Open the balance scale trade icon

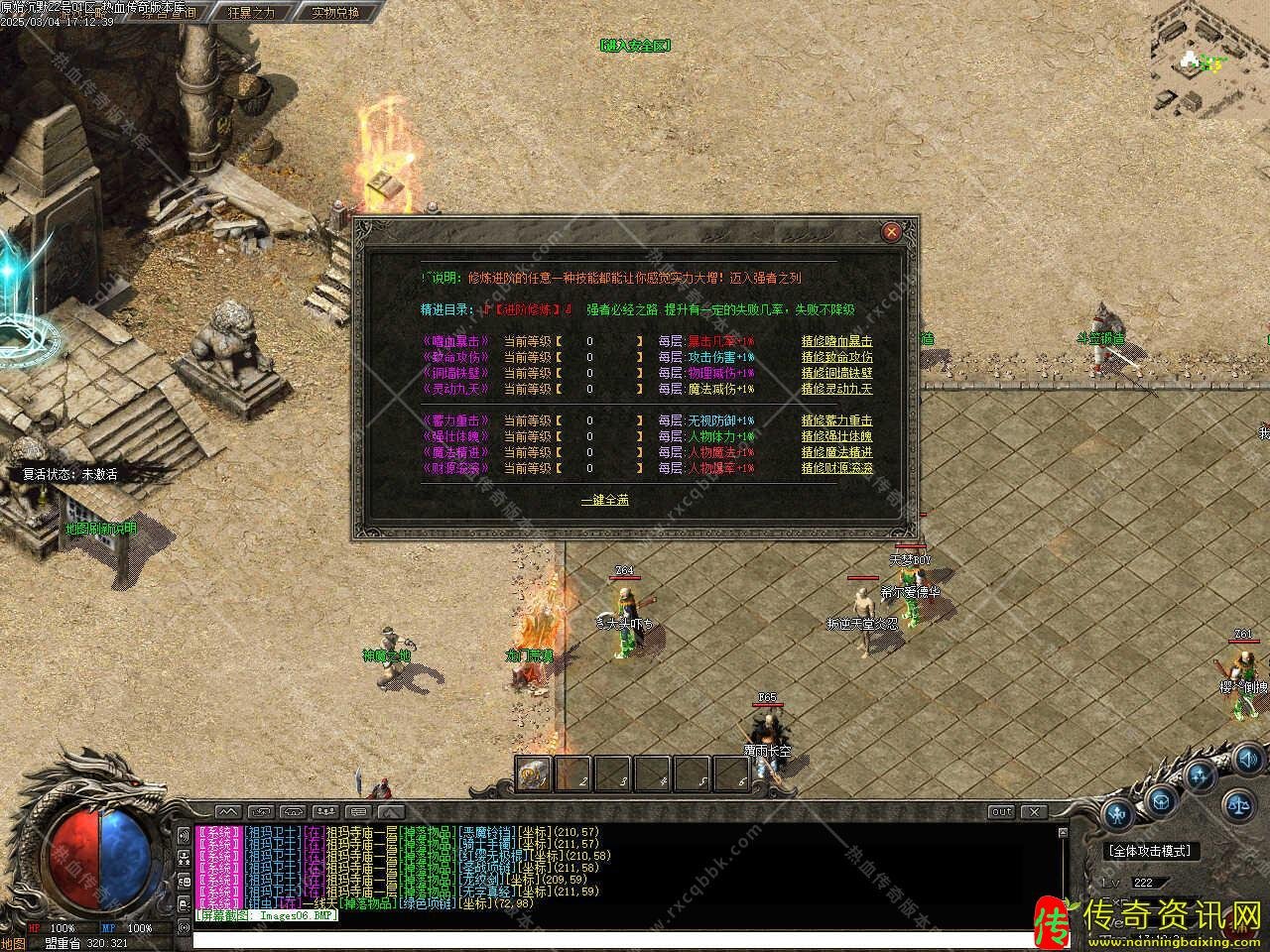click(x=1237, y=805)
